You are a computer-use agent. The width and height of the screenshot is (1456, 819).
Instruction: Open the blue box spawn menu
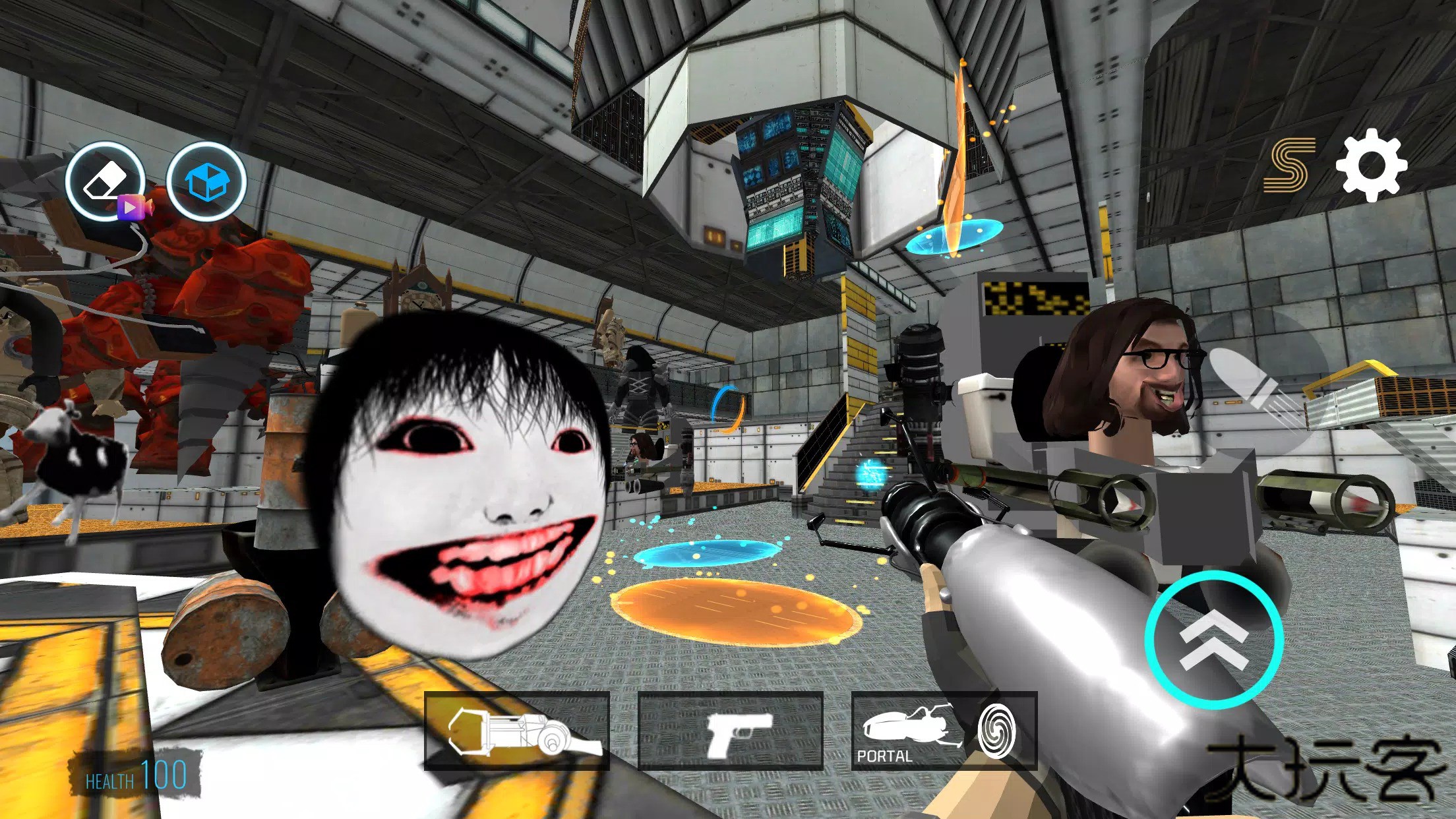coord(206,180)
